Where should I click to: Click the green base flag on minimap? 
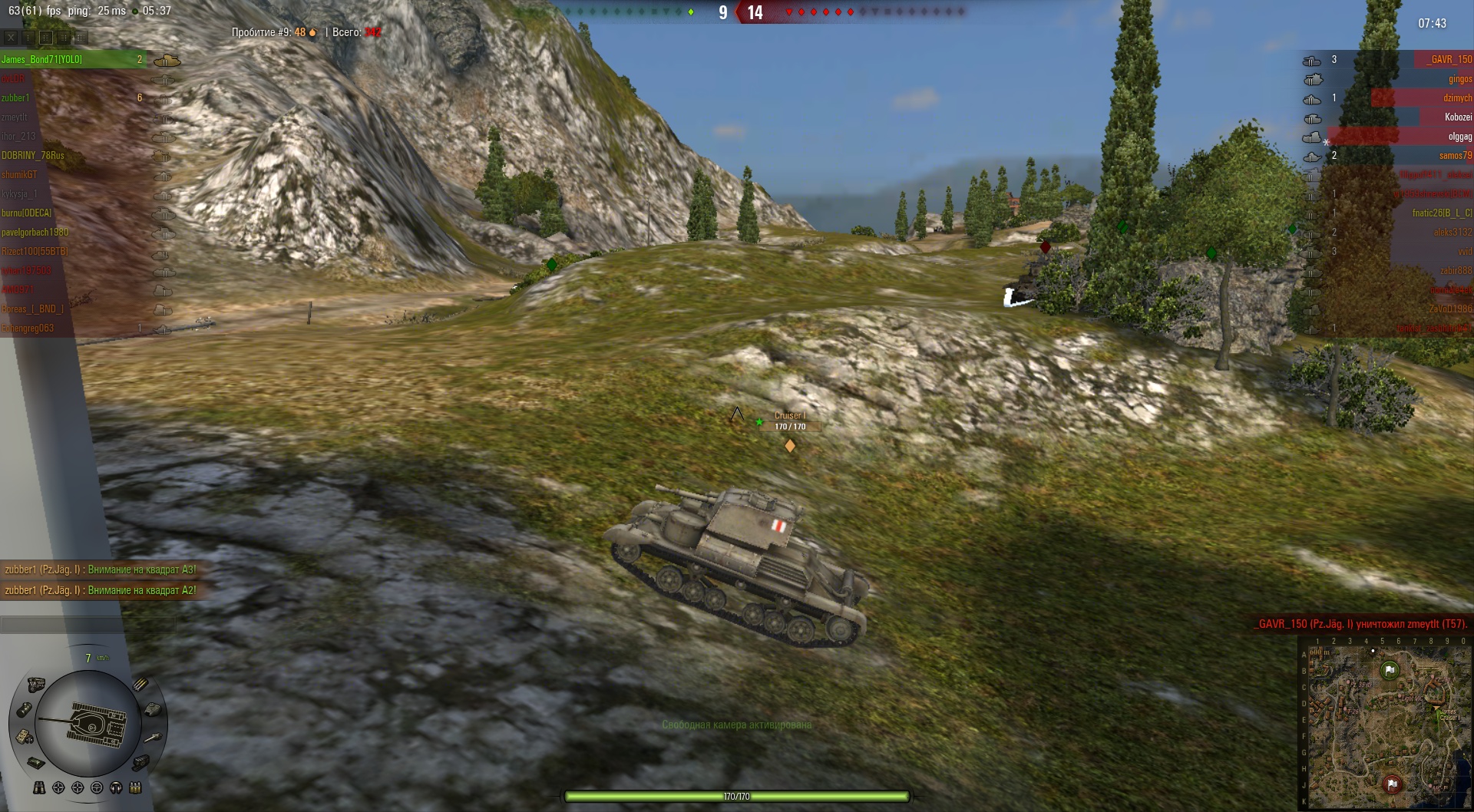(1390, 670)
